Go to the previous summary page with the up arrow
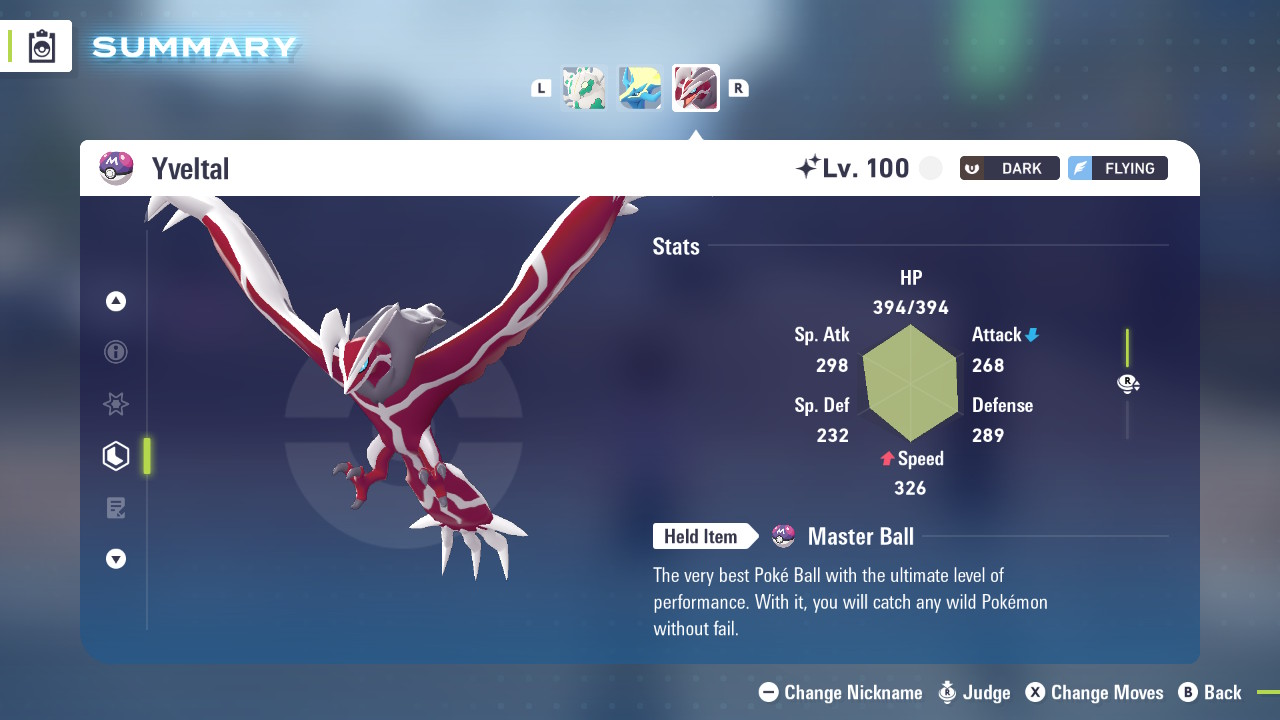This screenshot has height=720, width=1280. tap(116, 301)
